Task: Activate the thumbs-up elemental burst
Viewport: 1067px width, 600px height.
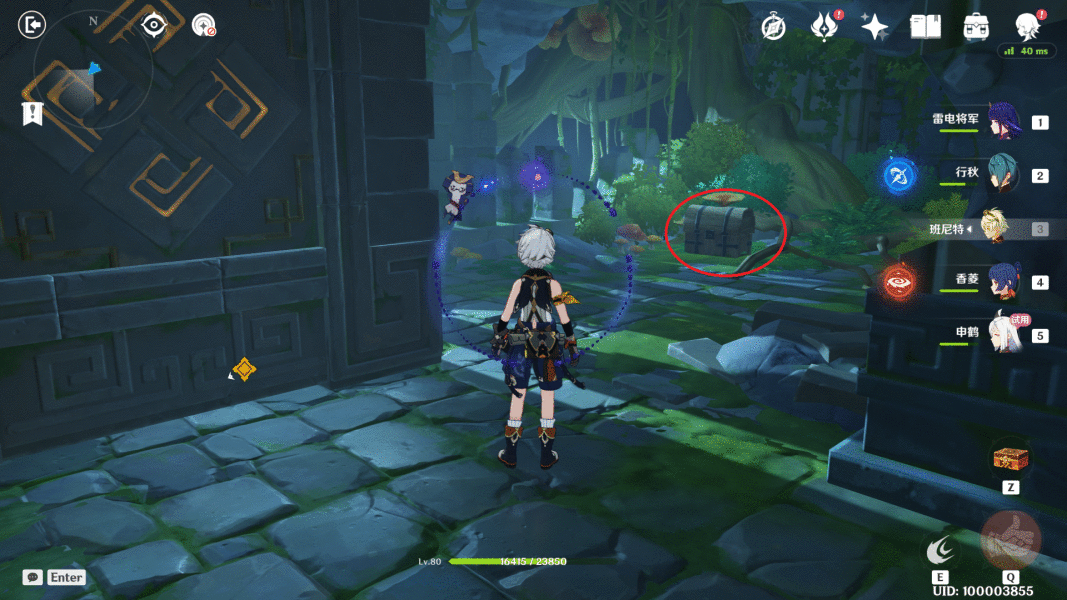Action: point(1010,541)
